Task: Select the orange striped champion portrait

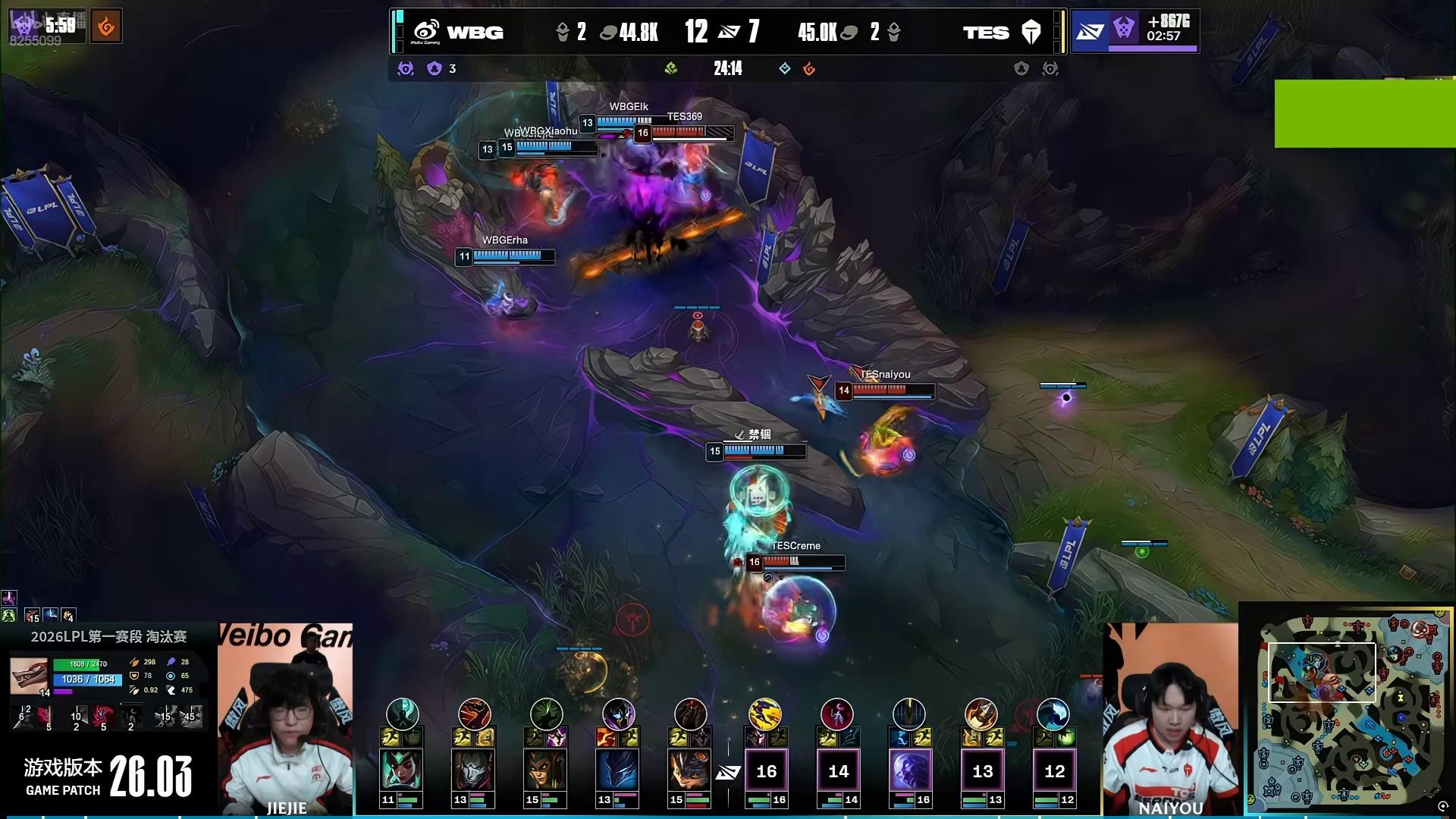Action: [x=689, y=770]
